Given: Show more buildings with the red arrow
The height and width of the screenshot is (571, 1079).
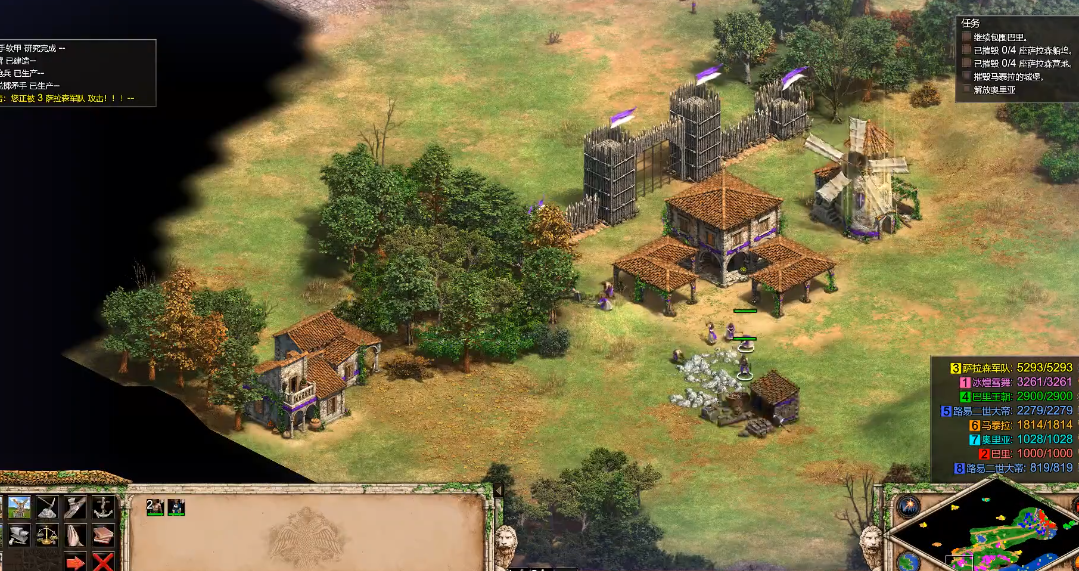Looking at the screenshot, I should (75, 562).
